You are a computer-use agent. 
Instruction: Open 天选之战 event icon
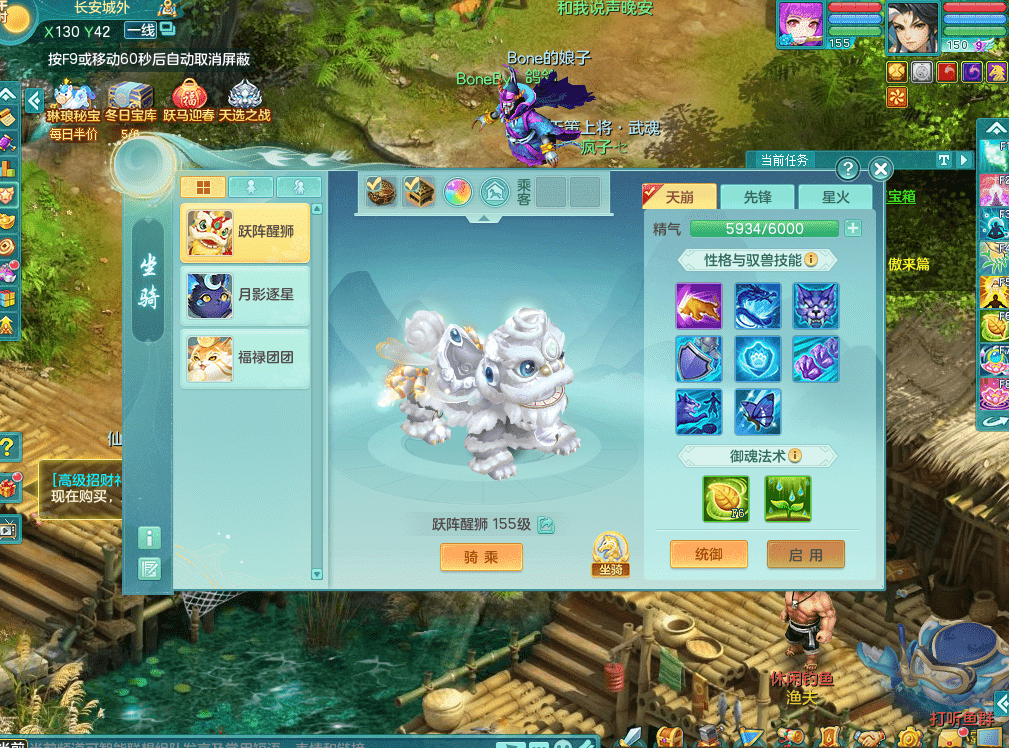(245, 100)
